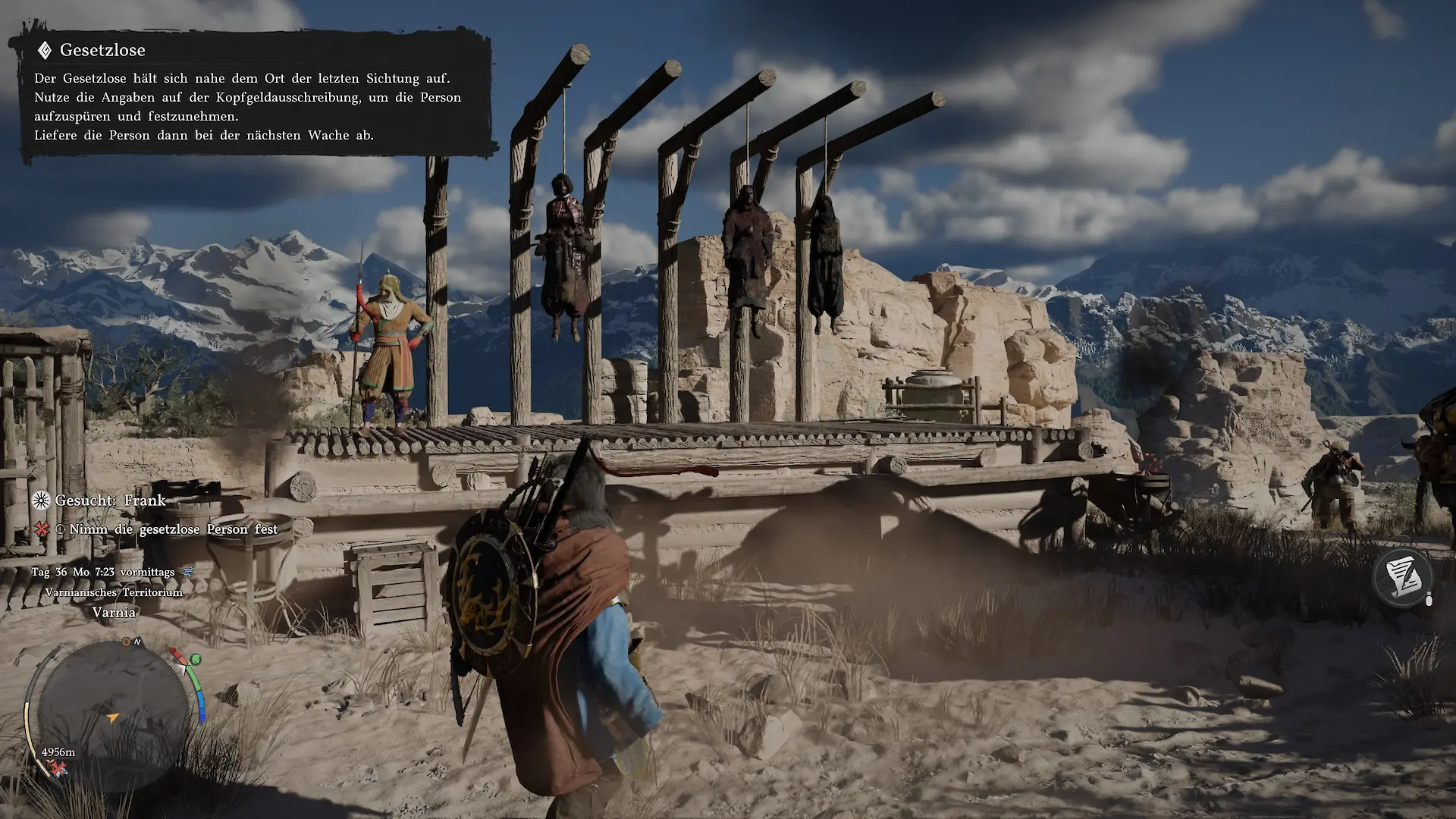Open the scroll journal icon

tap(1402, 575)
